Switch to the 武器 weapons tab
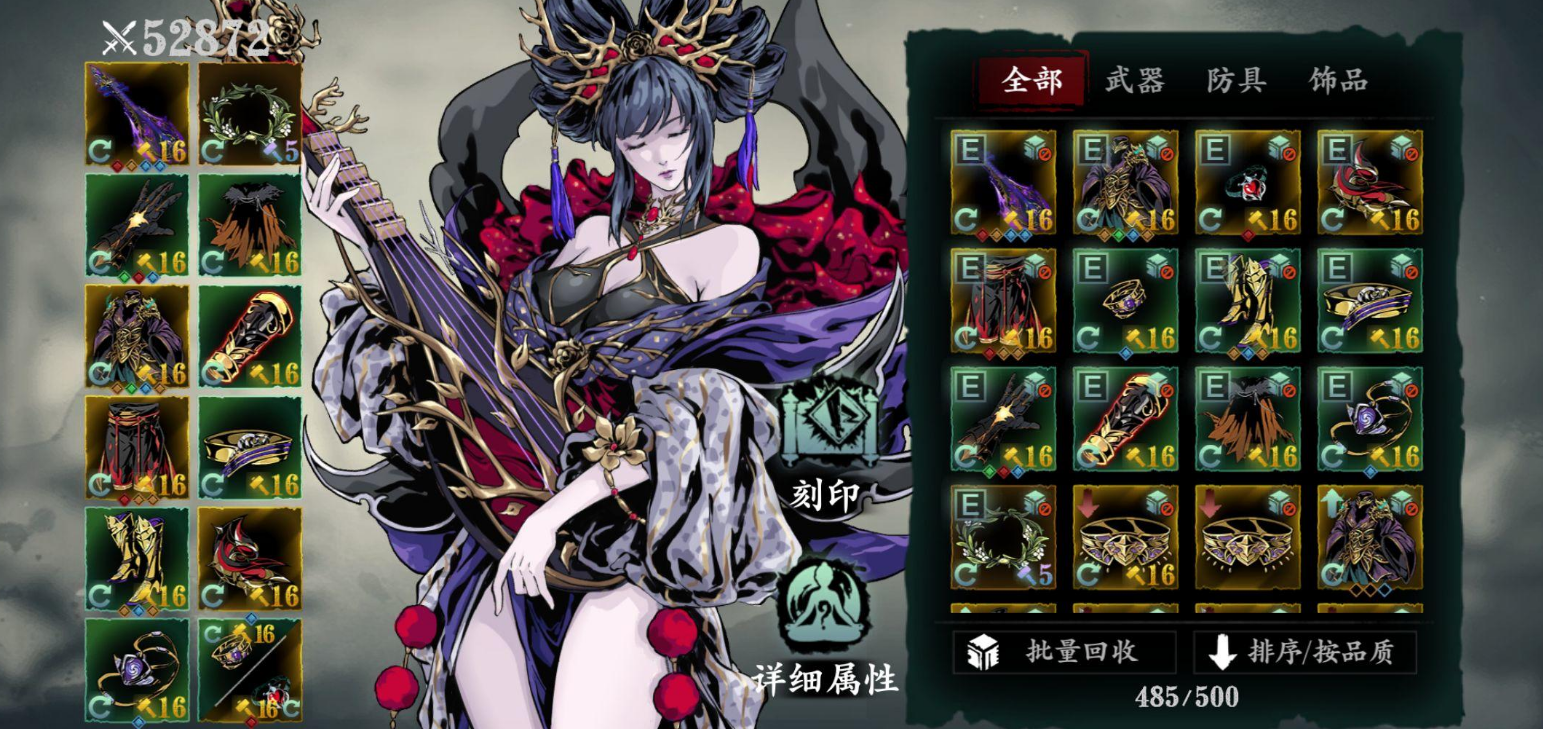Screen dimensions: 1543x729 point(1134,81)
